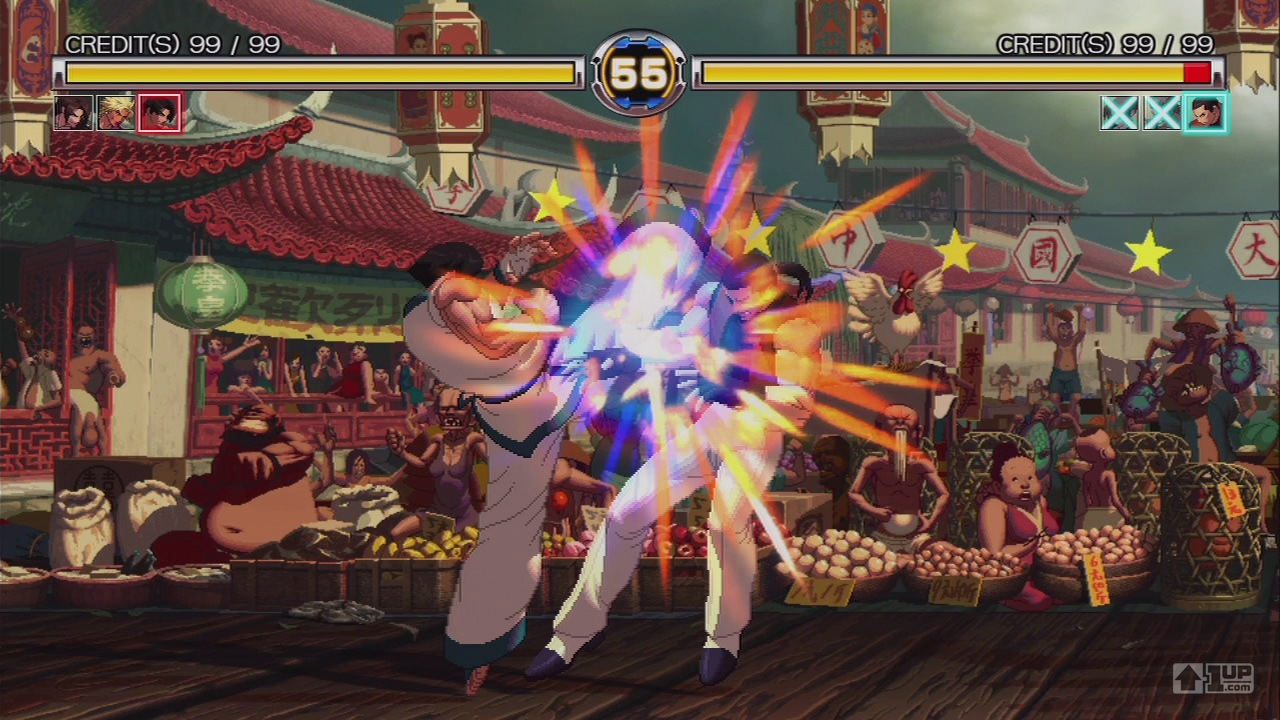Viewport: 1280px width, 720px height.
Task: Choose the red-highlighted active fighter portrait
Action: 160,113
